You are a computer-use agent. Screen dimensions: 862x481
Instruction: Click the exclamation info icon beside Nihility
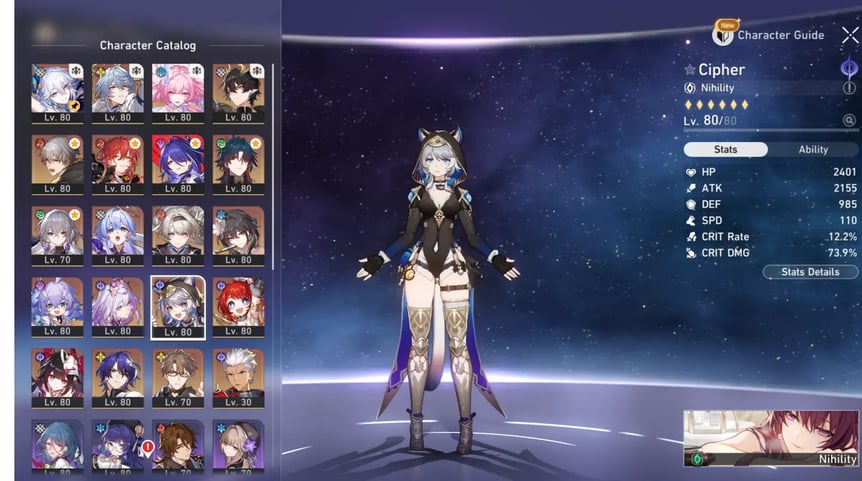click(x=849, y=88)
